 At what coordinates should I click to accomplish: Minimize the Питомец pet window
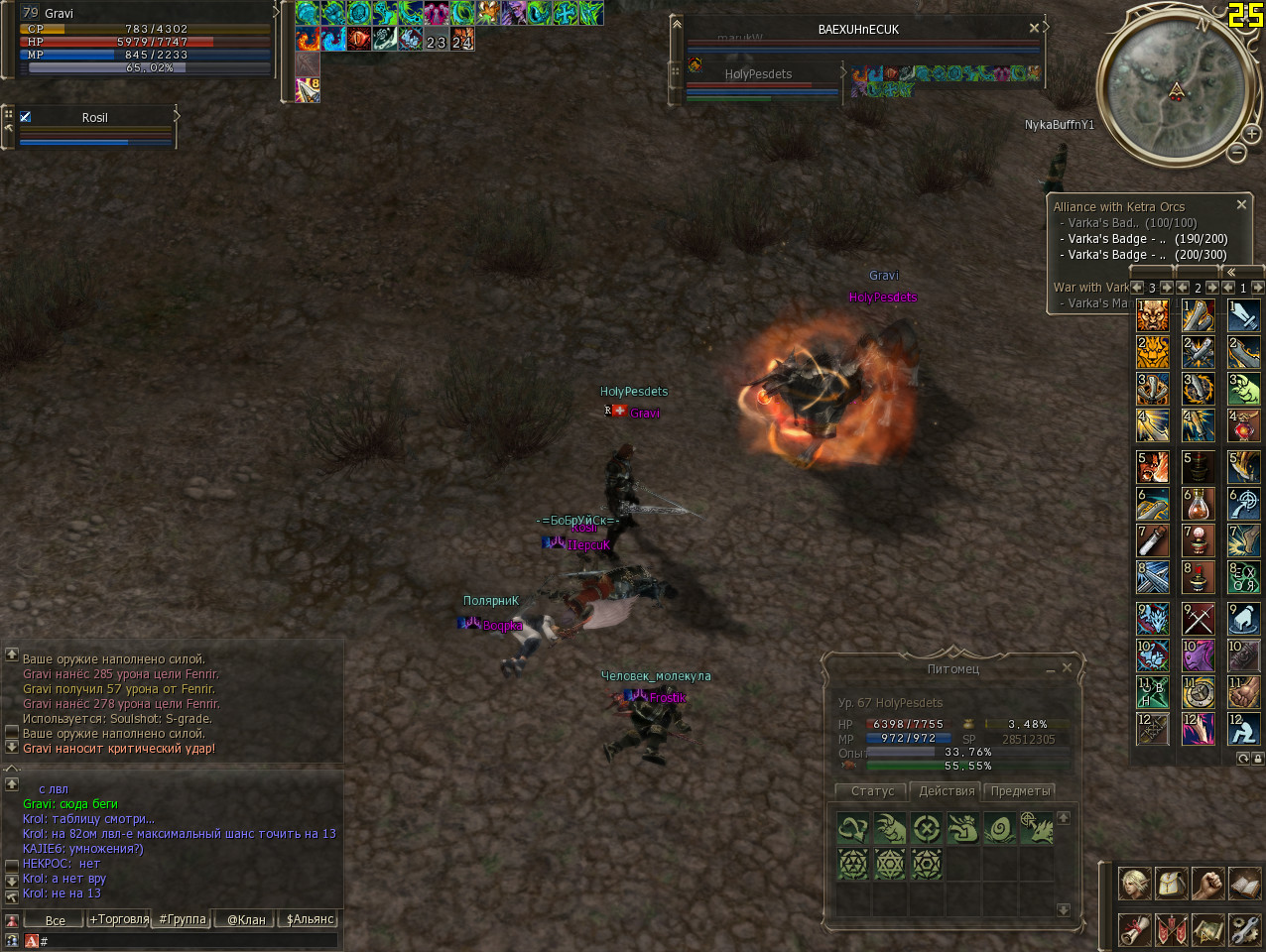[1051, 669]
